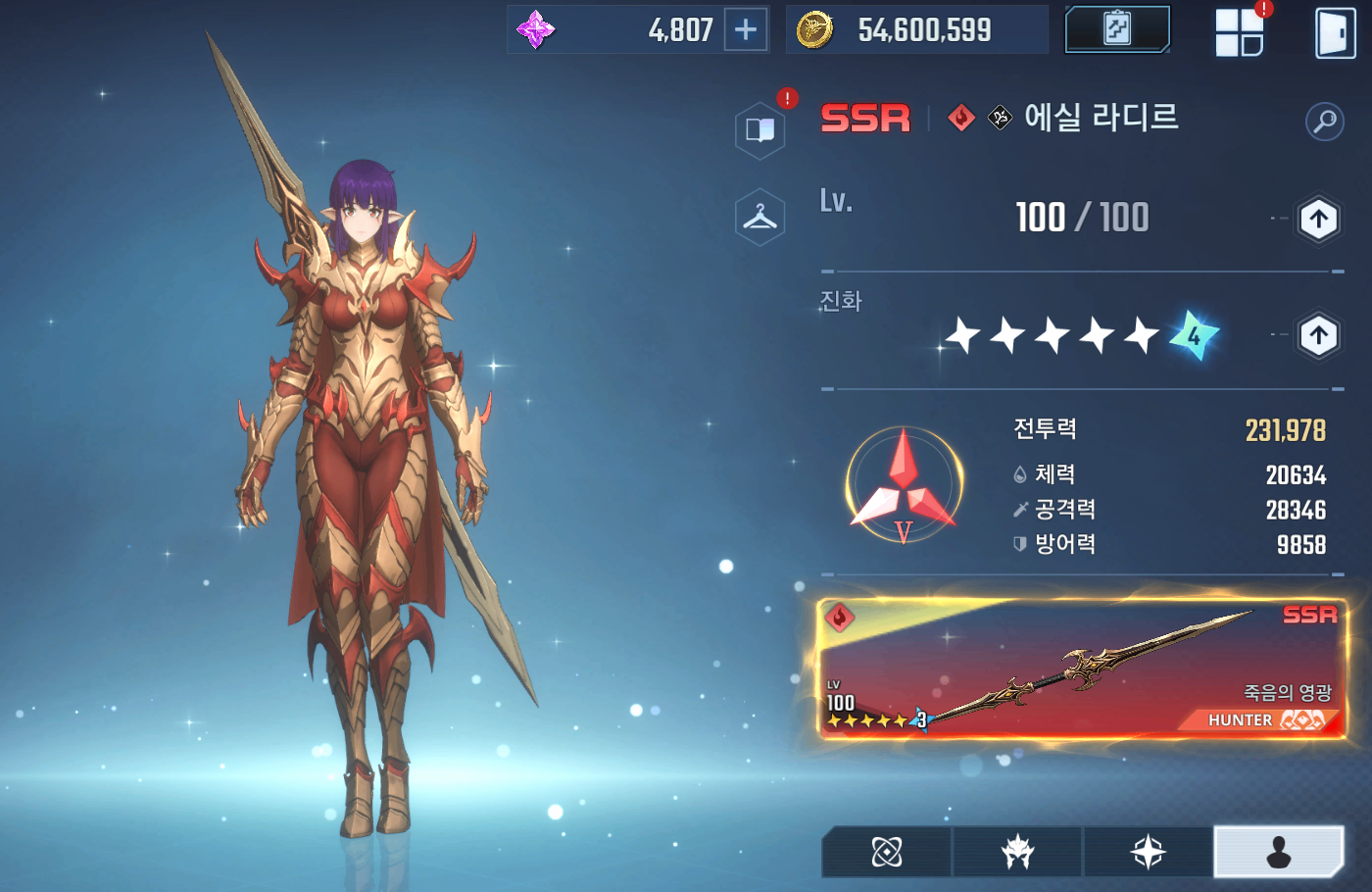Screen dimensions: 1372x892
Task: Select the four-pointed star bottom tab
Action: pos(1149,852)
